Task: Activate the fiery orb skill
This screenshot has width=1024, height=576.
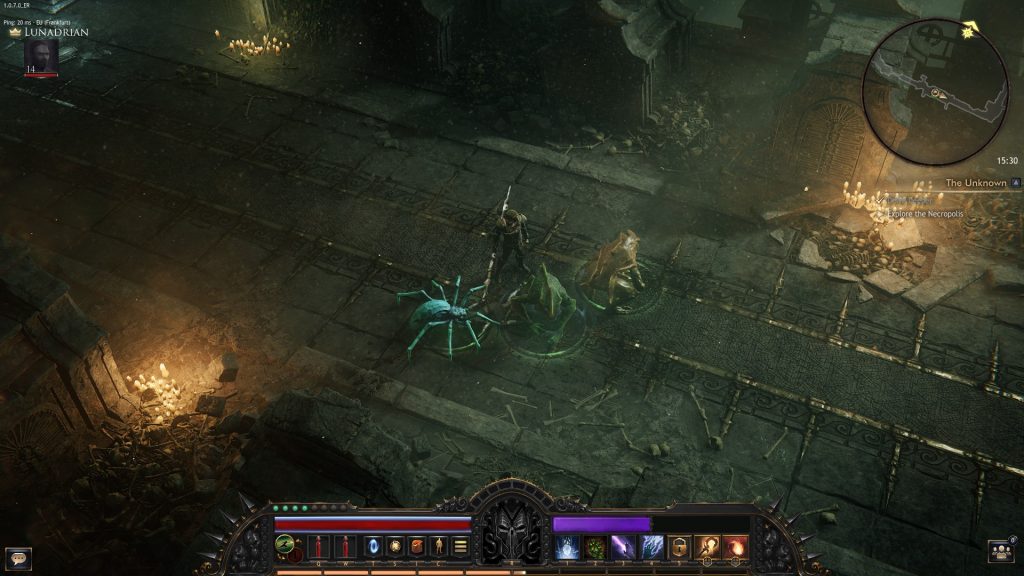Action: click(x=735, y=547)
